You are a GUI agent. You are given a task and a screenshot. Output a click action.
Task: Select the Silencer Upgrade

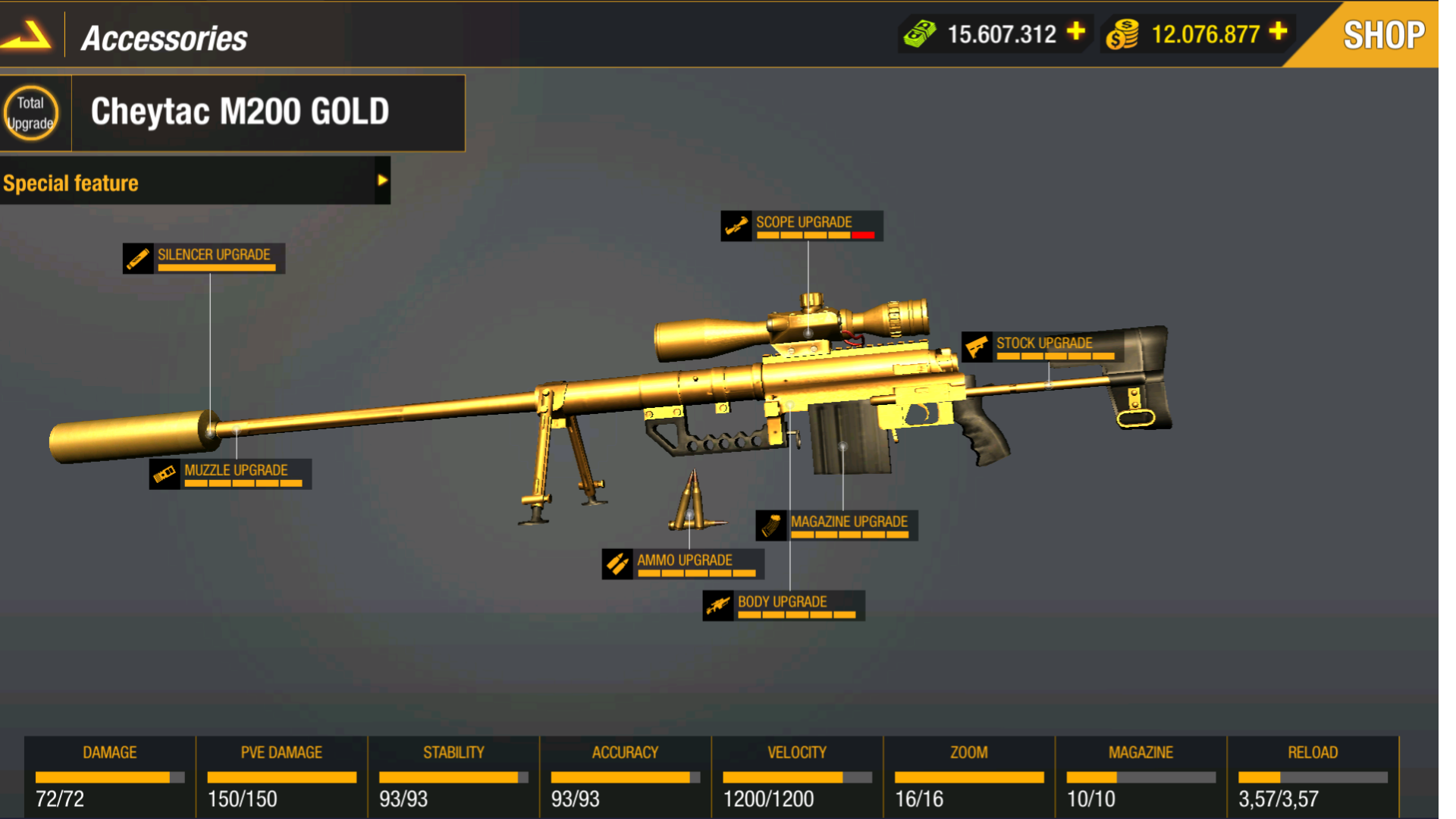click(204, 258)
